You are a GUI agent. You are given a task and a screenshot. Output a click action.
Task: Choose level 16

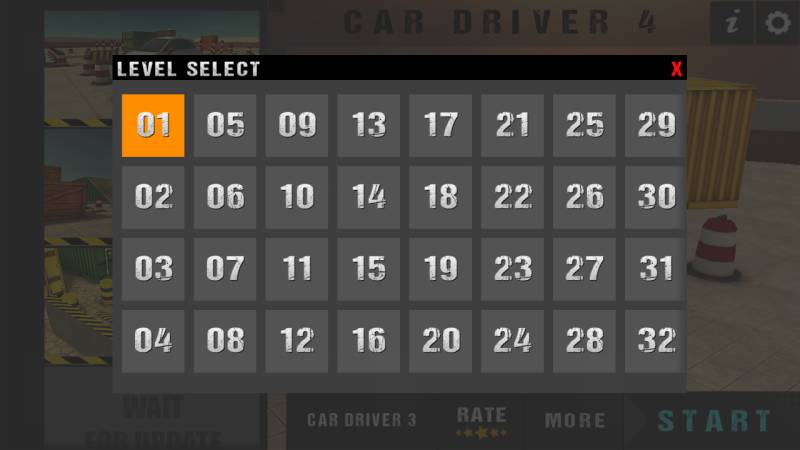click(369, 341)
